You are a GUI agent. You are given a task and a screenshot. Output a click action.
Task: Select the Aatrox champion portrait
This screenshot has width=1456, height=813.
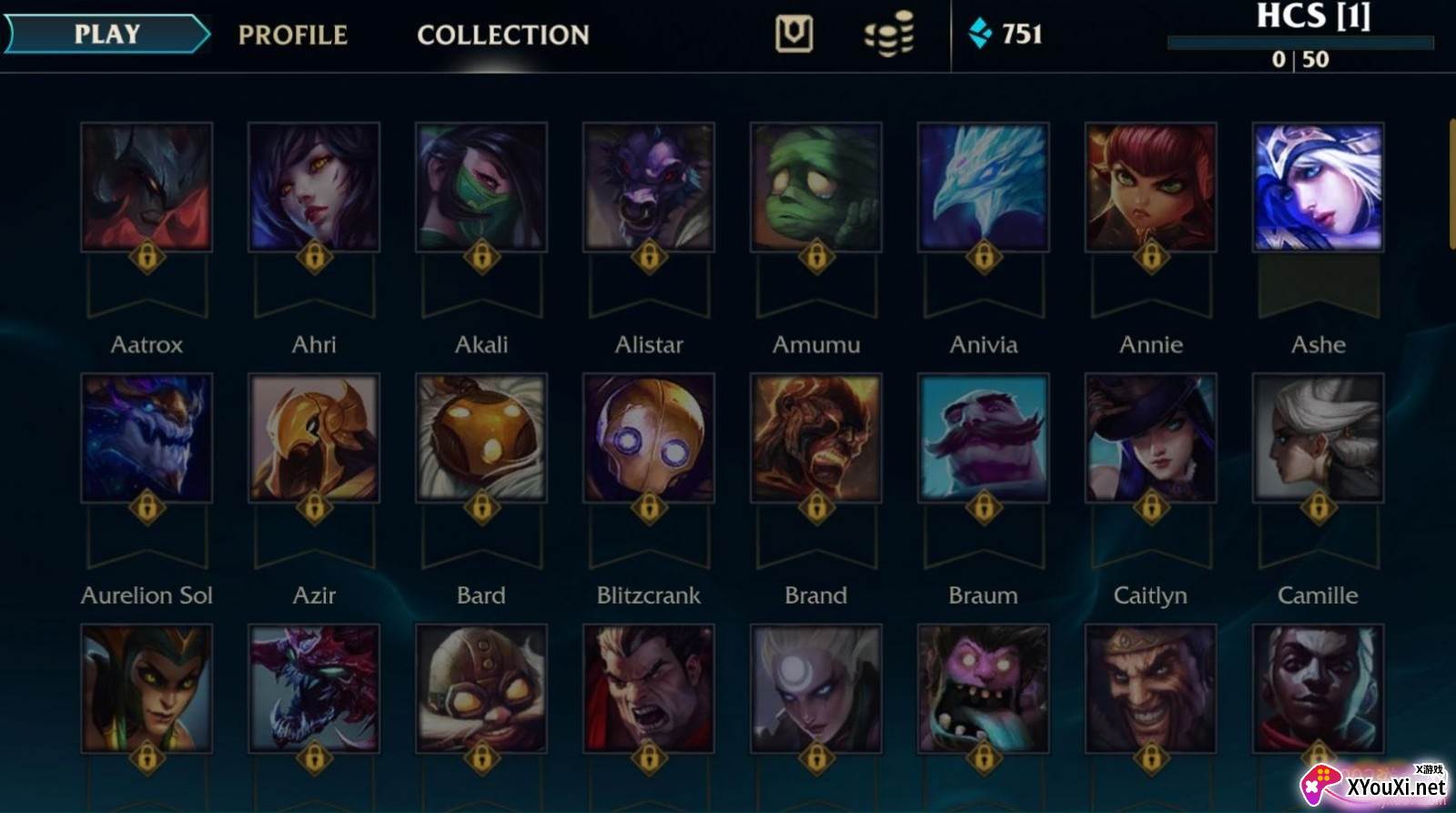(147, 188)
